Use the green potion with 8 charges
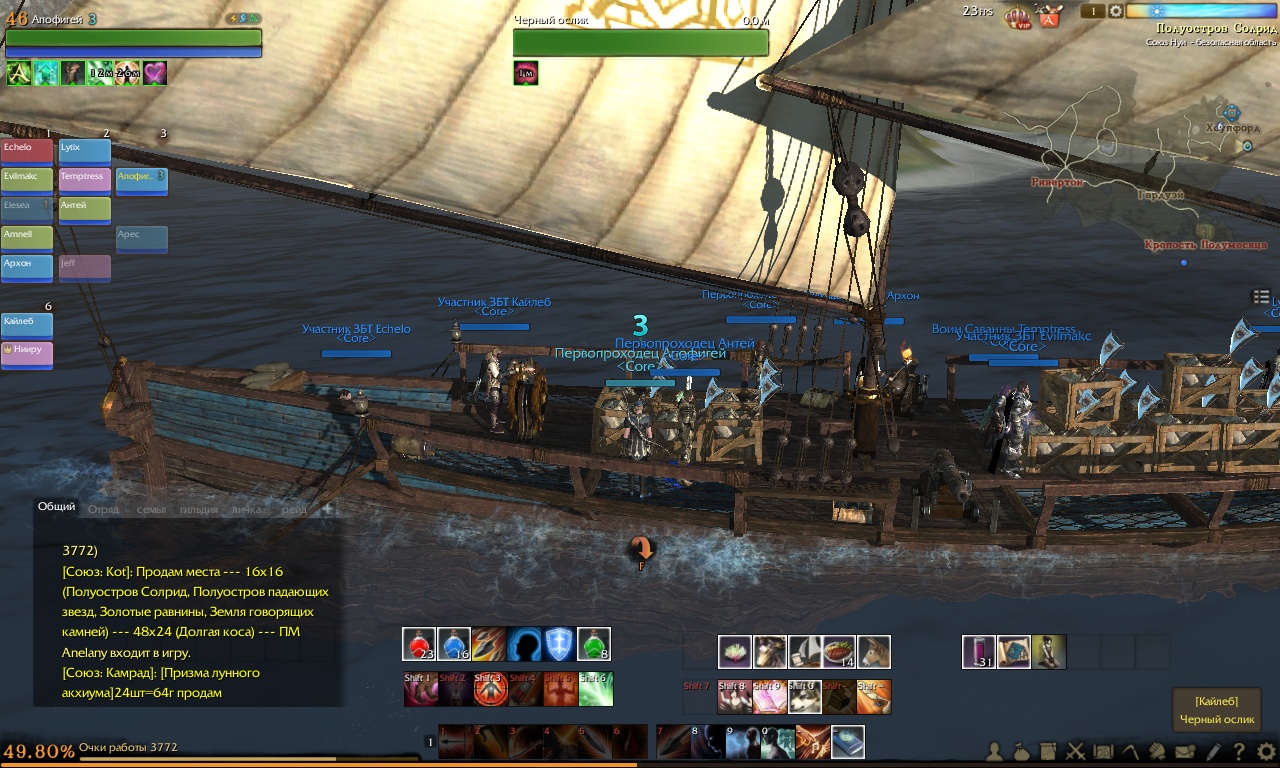 594,644
